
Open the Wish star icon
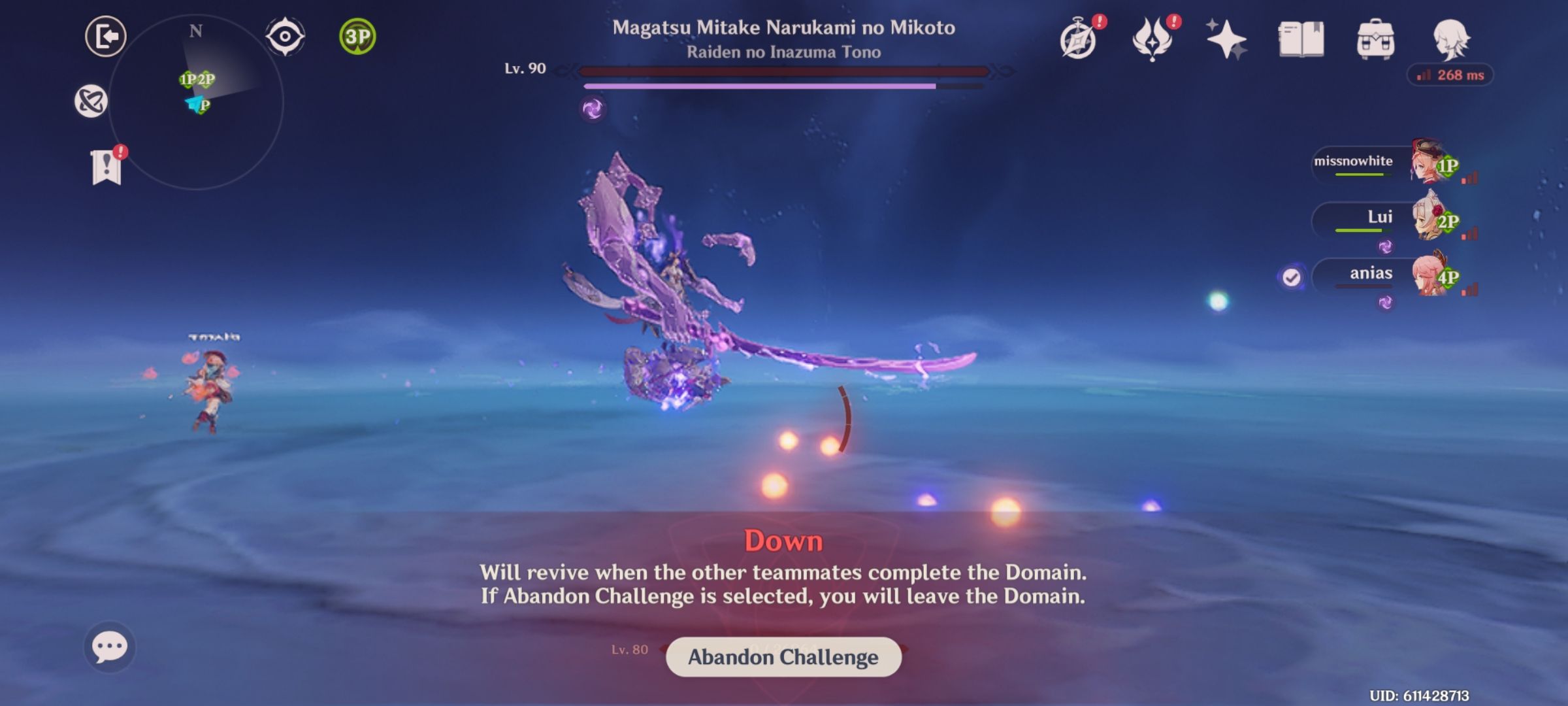1226,41
